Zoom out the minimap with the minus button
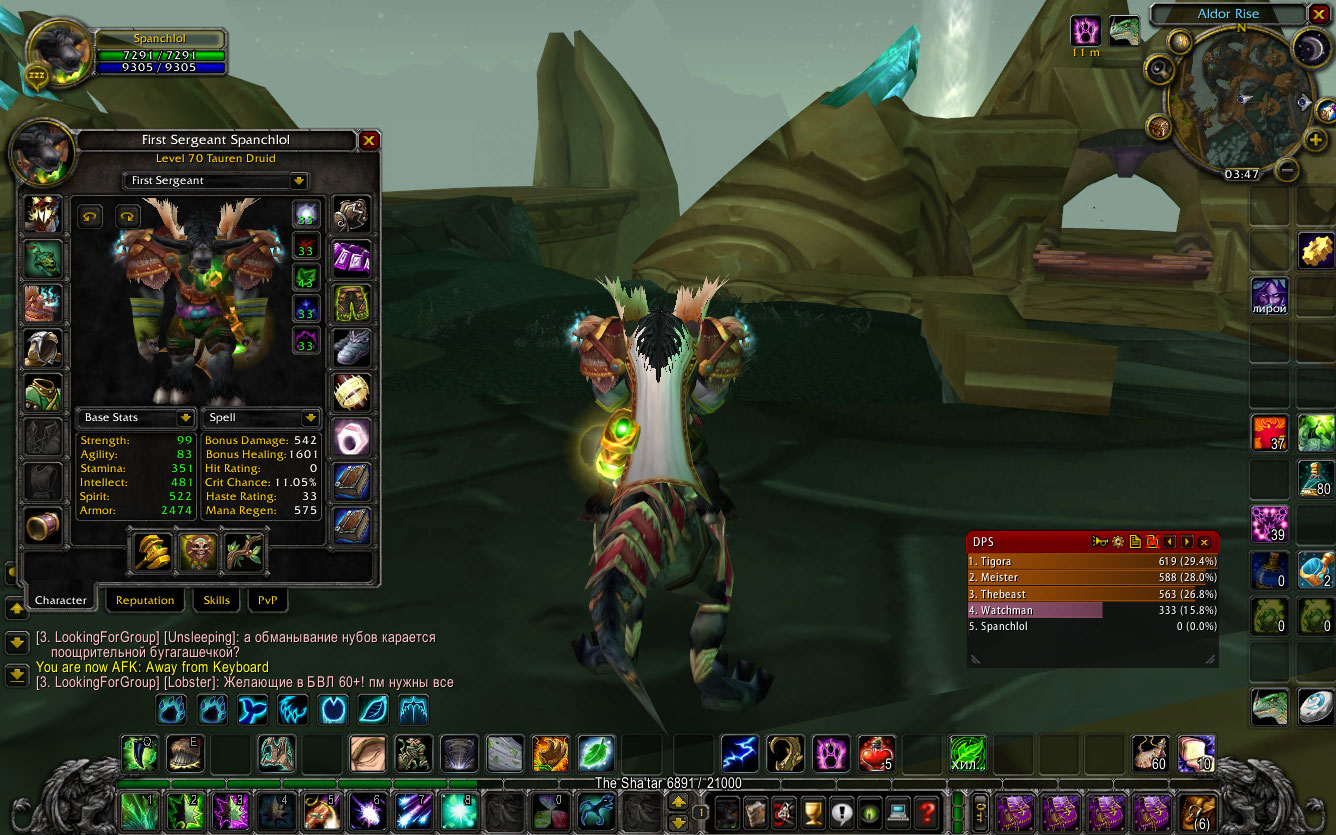This screenshot has width=1336, height=835. (1288, 170)
